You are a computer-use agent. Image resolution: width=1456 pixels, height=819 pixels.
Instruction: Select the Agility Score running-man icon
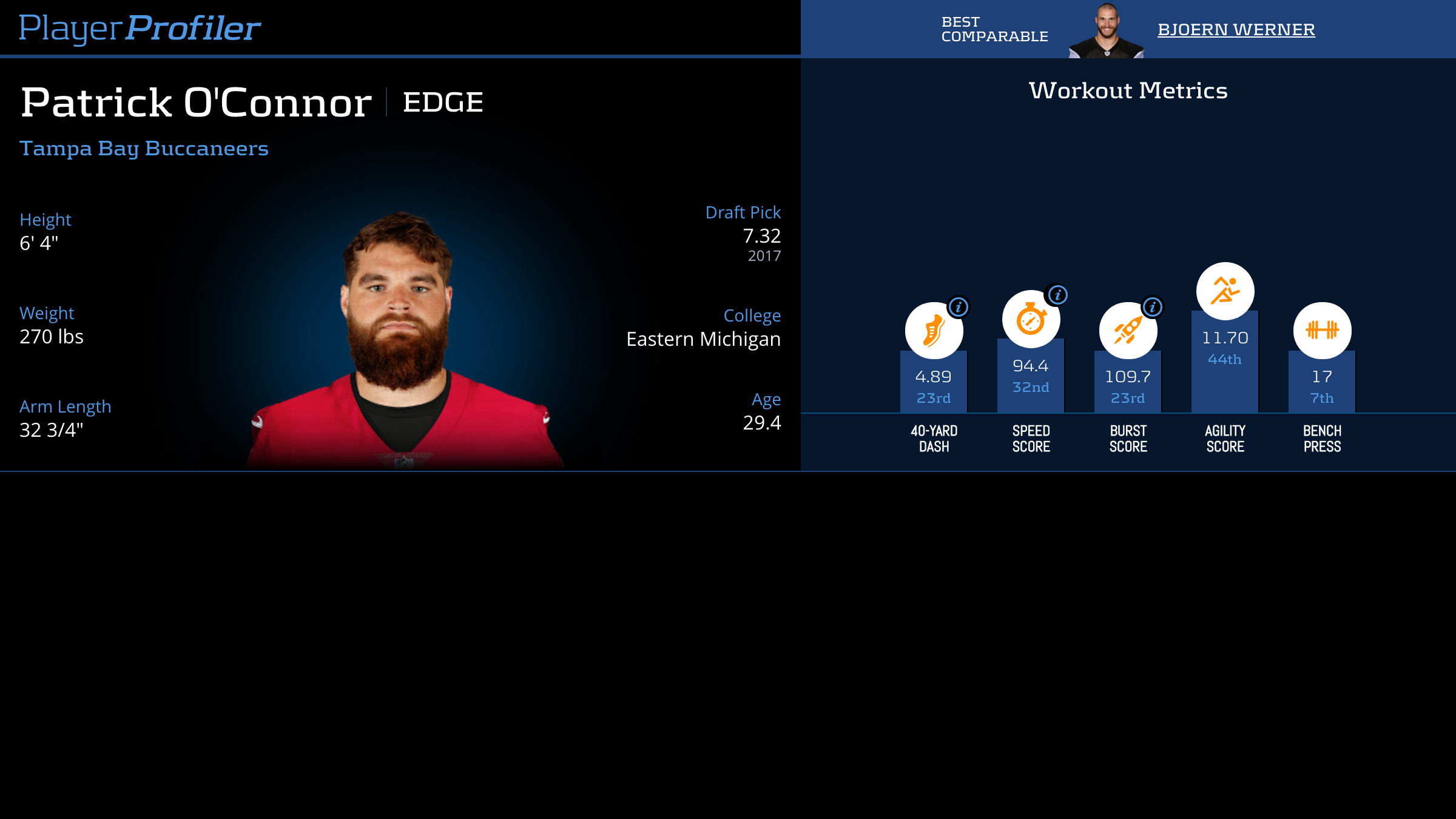point(1225,291)
